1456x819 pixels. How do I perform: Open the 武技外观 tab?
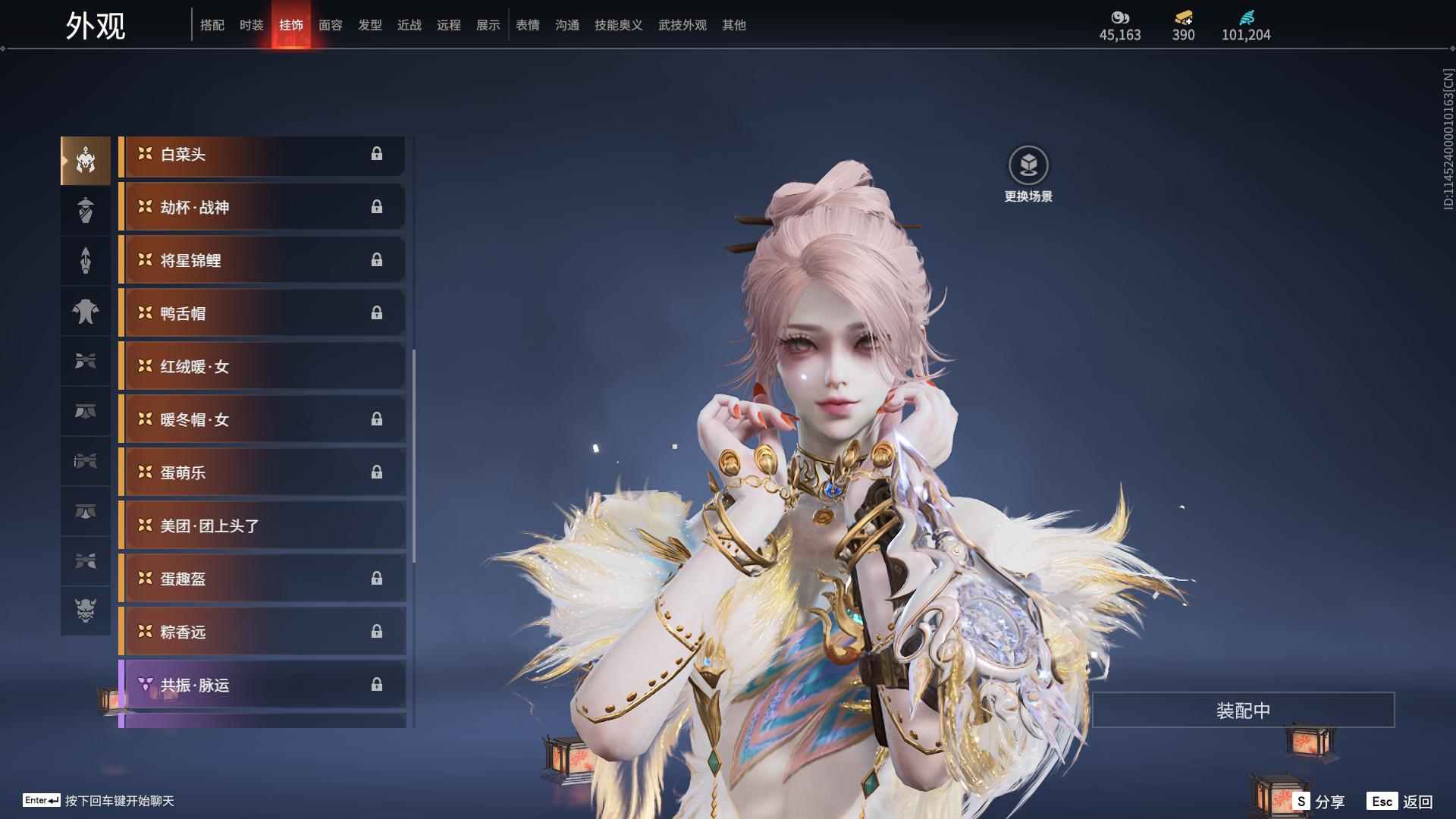click(682, 25)
